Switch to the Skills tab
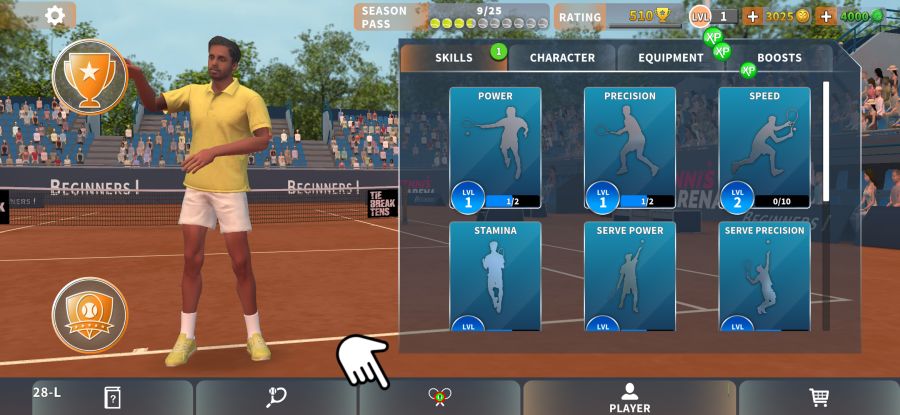 (x=454, y=58)
